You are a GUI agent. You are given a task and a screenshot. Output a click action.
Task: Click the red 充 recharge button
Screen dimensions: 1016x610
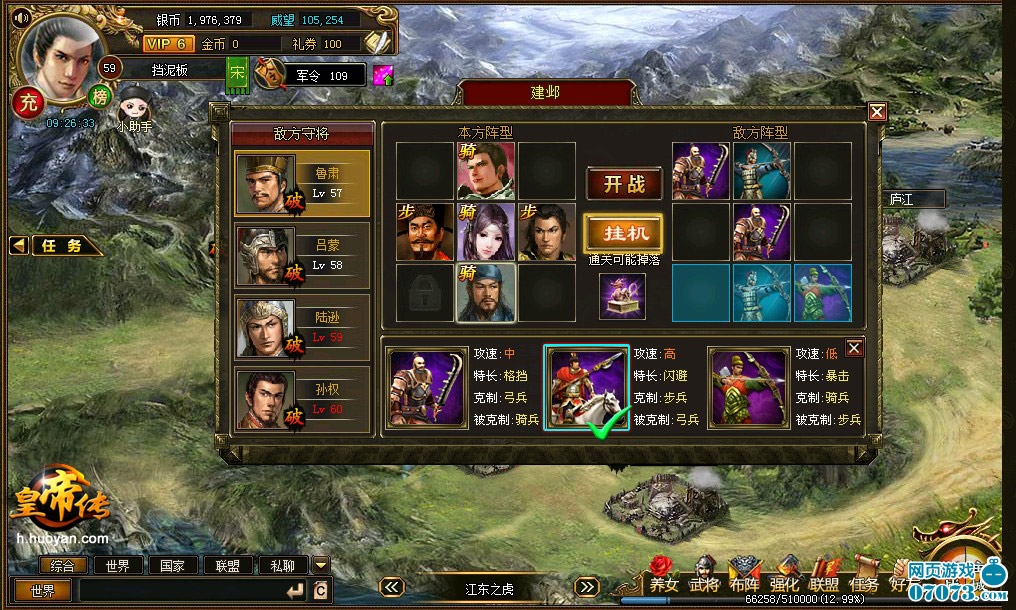(x=28, y=100)
